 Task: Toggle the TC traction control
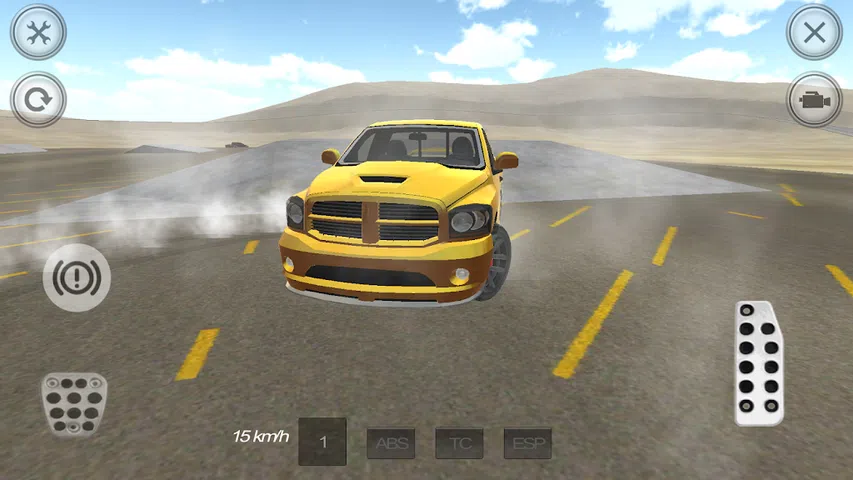tap(459, 442)
